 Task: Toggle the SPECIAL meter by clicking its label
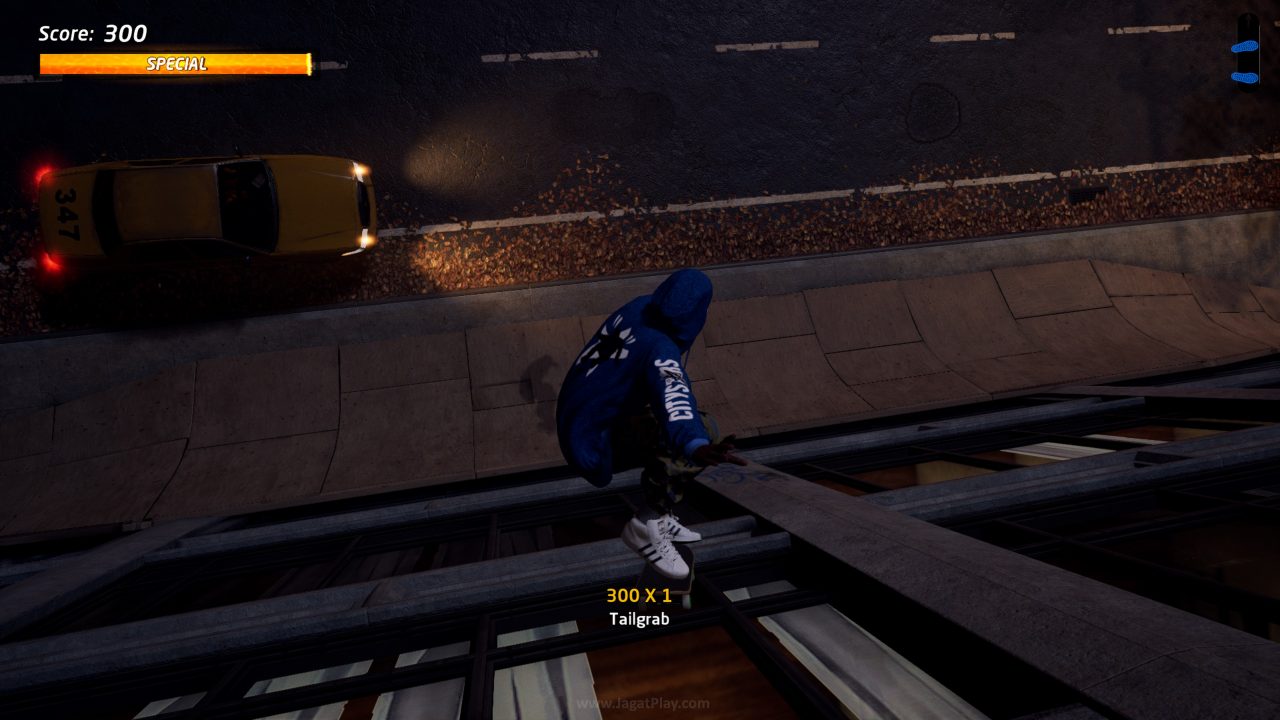[175, 65]
